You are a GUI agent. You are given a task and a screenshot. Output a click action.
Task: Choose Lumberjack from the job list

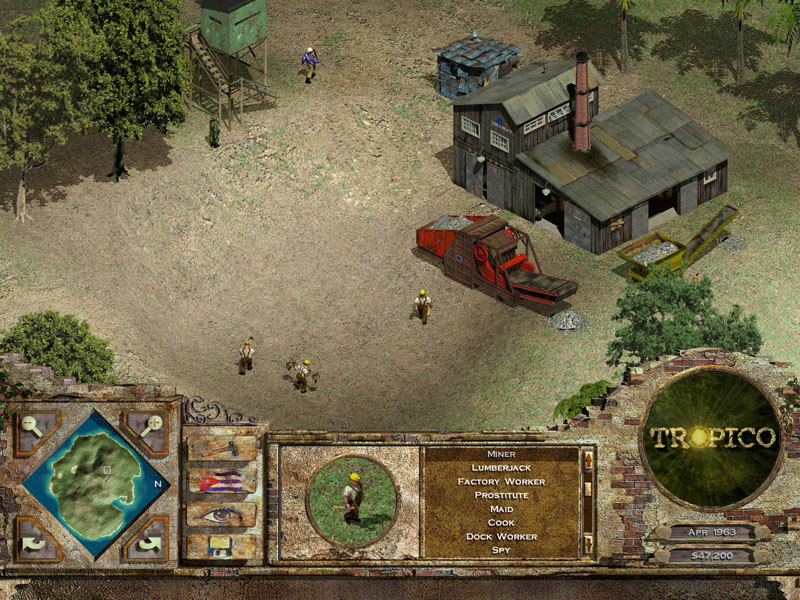coord(501,467)
